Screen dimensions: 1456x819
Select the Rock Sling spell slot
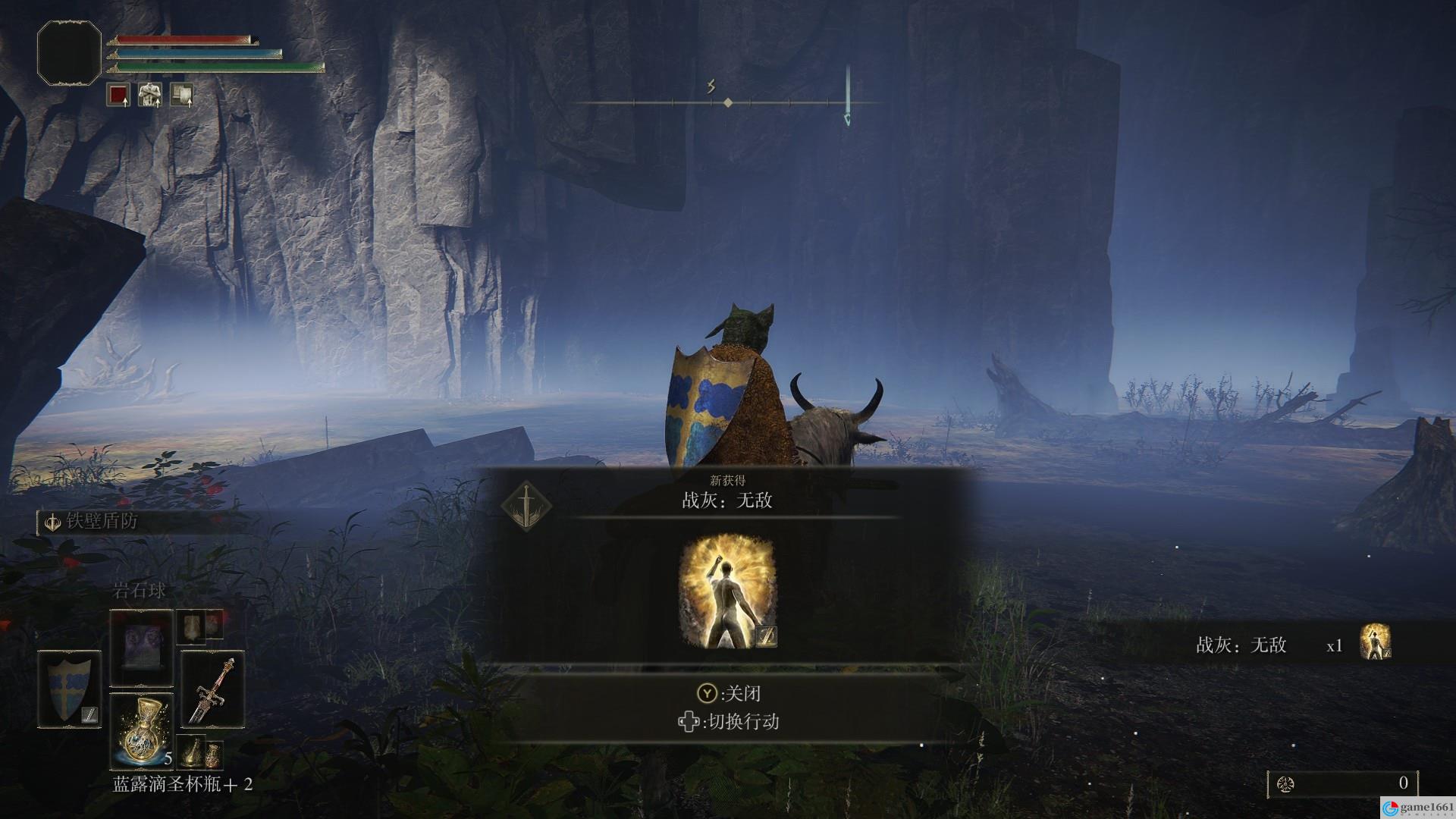(x=141, y=648)
